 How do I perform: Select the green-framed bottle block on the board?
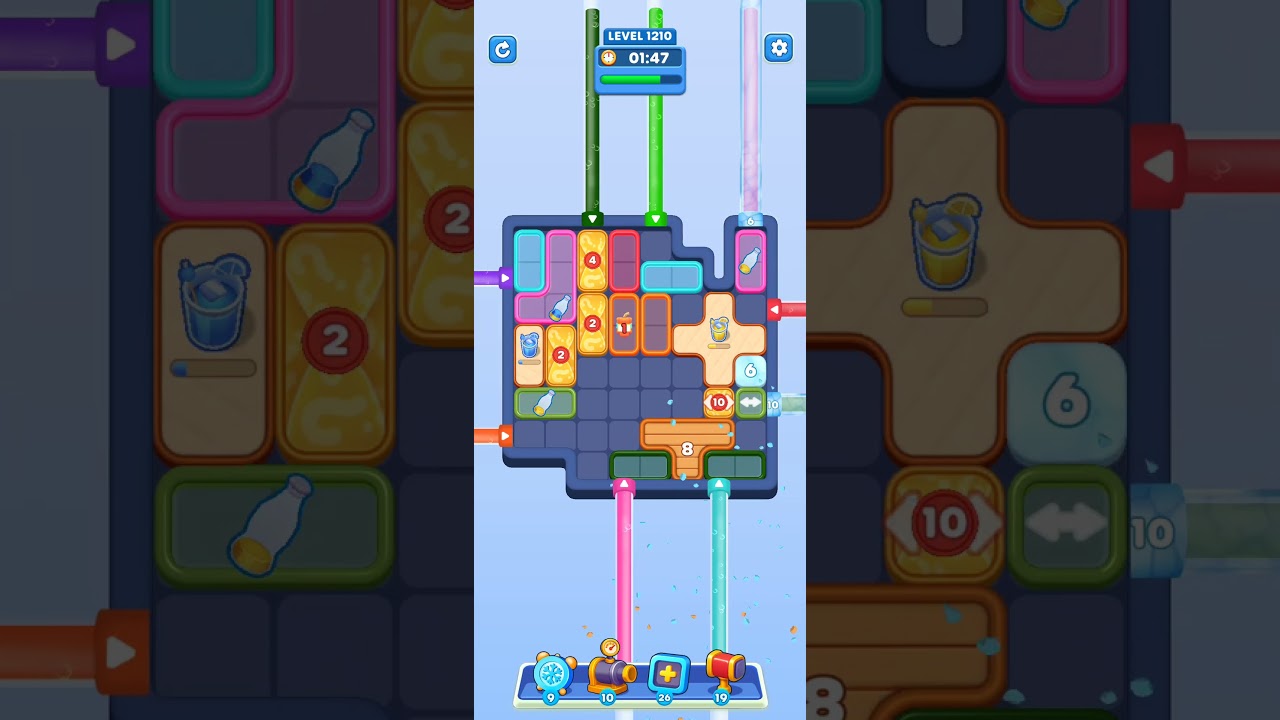tap(545, 403)
